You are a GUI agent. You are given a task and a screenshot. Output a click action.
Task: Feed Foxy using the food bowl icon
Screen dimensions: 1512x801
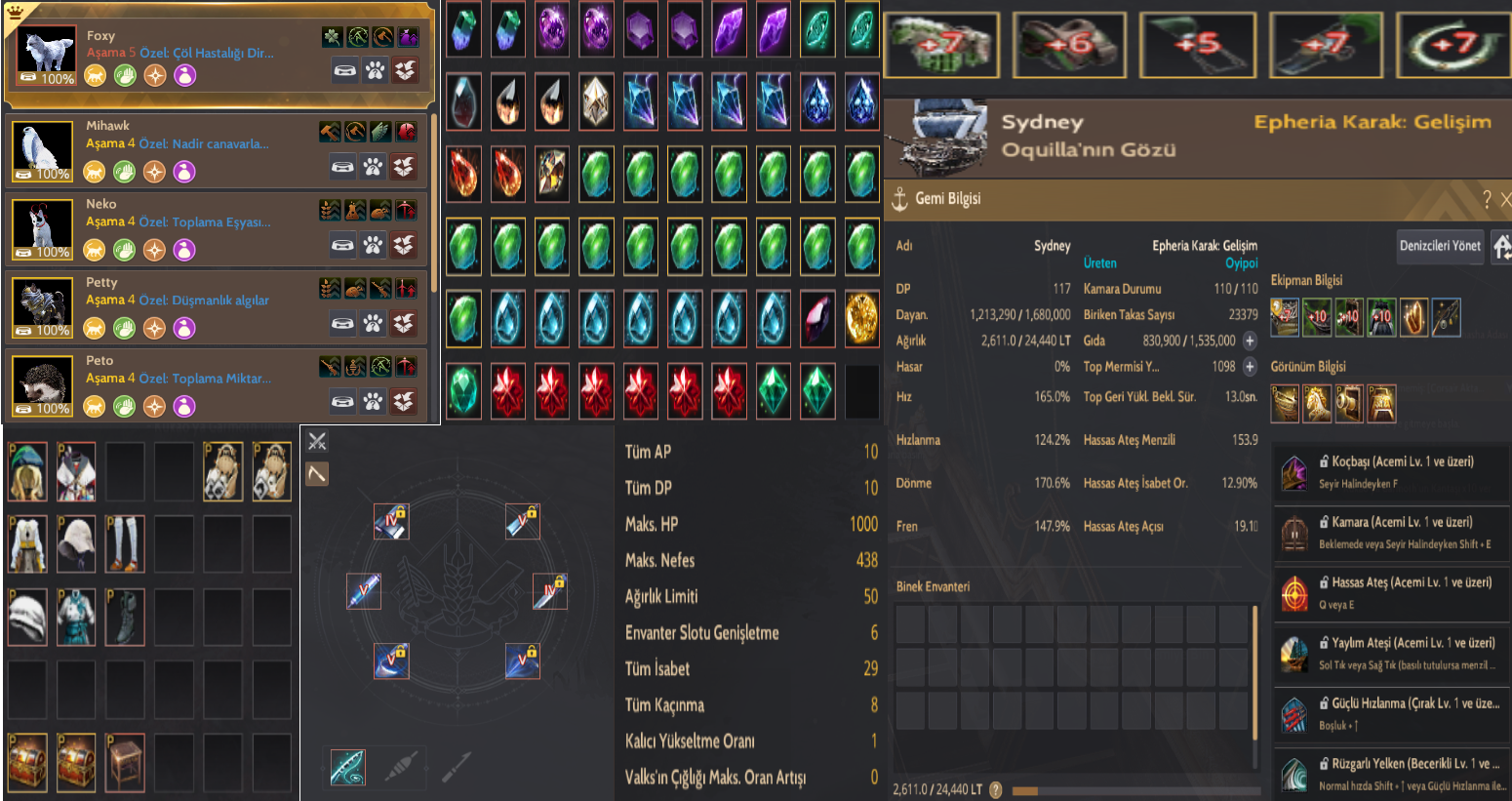click(345, 70)
